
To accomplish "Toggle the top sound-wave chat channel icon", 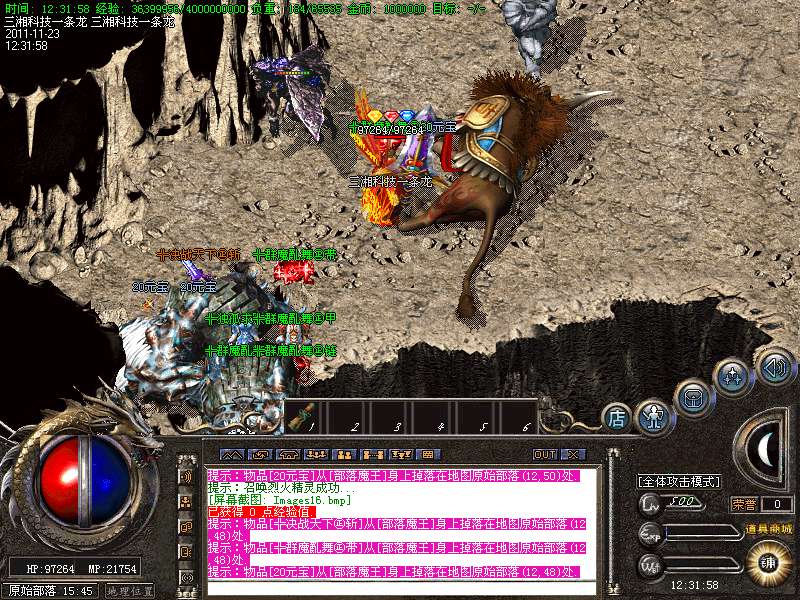I will (x=187, y=475).
